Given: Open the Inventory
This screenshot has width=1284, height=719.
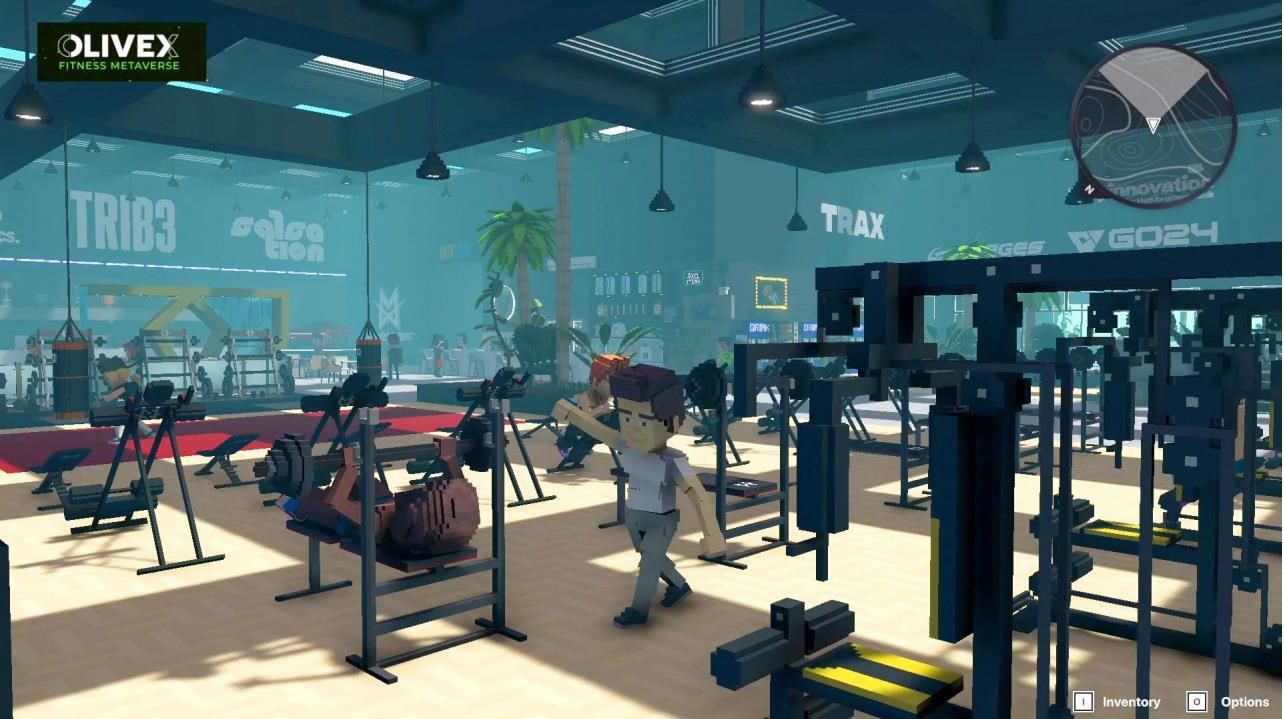Looking at the screenshot, I should coord(1118,702).
